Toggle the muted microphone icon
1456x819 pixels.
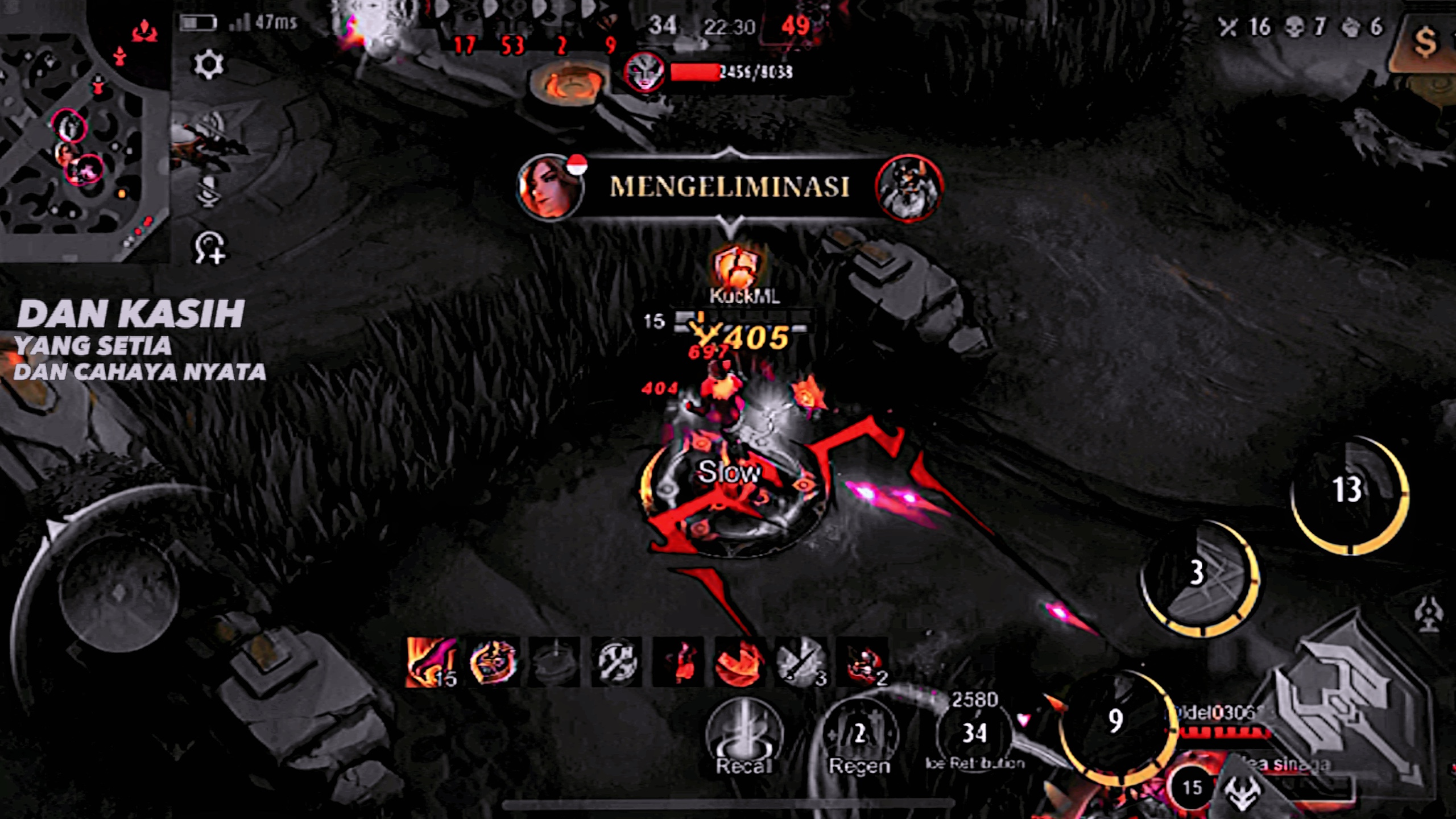[209, 191]
